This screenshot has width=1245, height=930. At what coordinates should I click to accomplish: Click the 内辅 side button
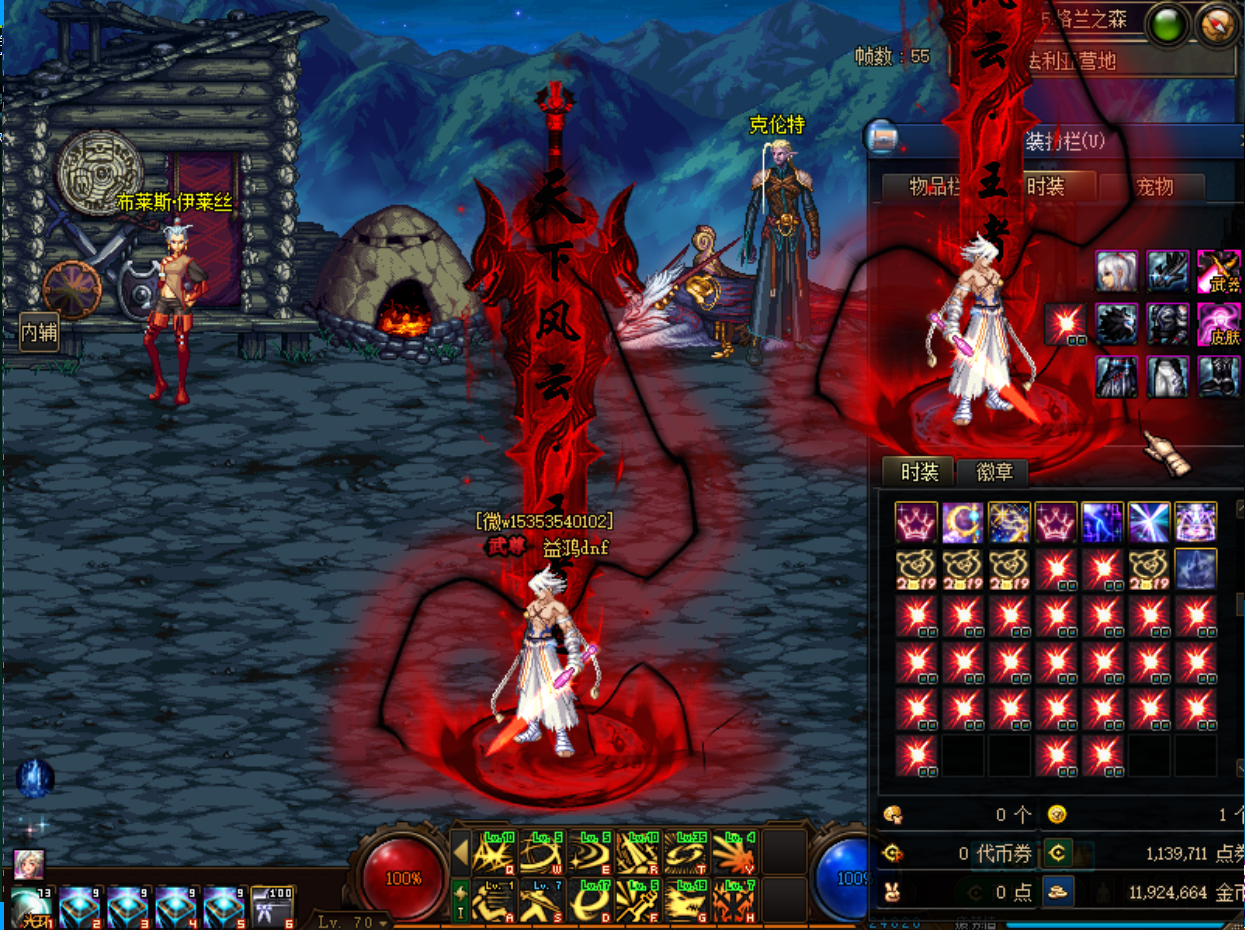coord(39,332)
